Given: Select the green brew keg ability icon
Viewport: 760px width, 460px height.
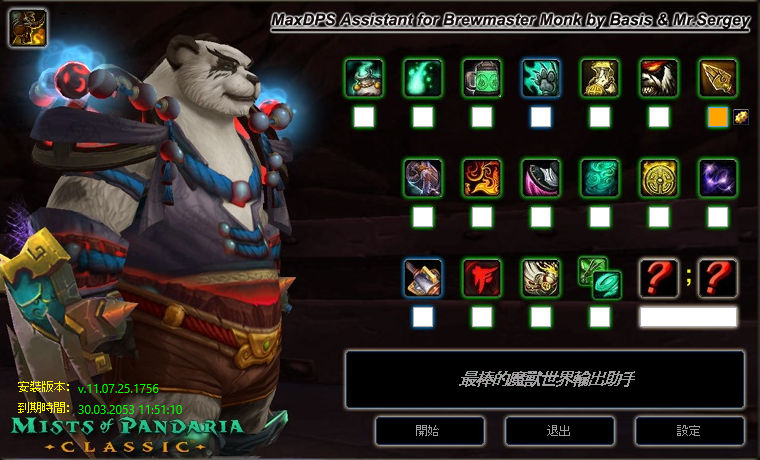Looking at the screenshot, I should point(481,77).
